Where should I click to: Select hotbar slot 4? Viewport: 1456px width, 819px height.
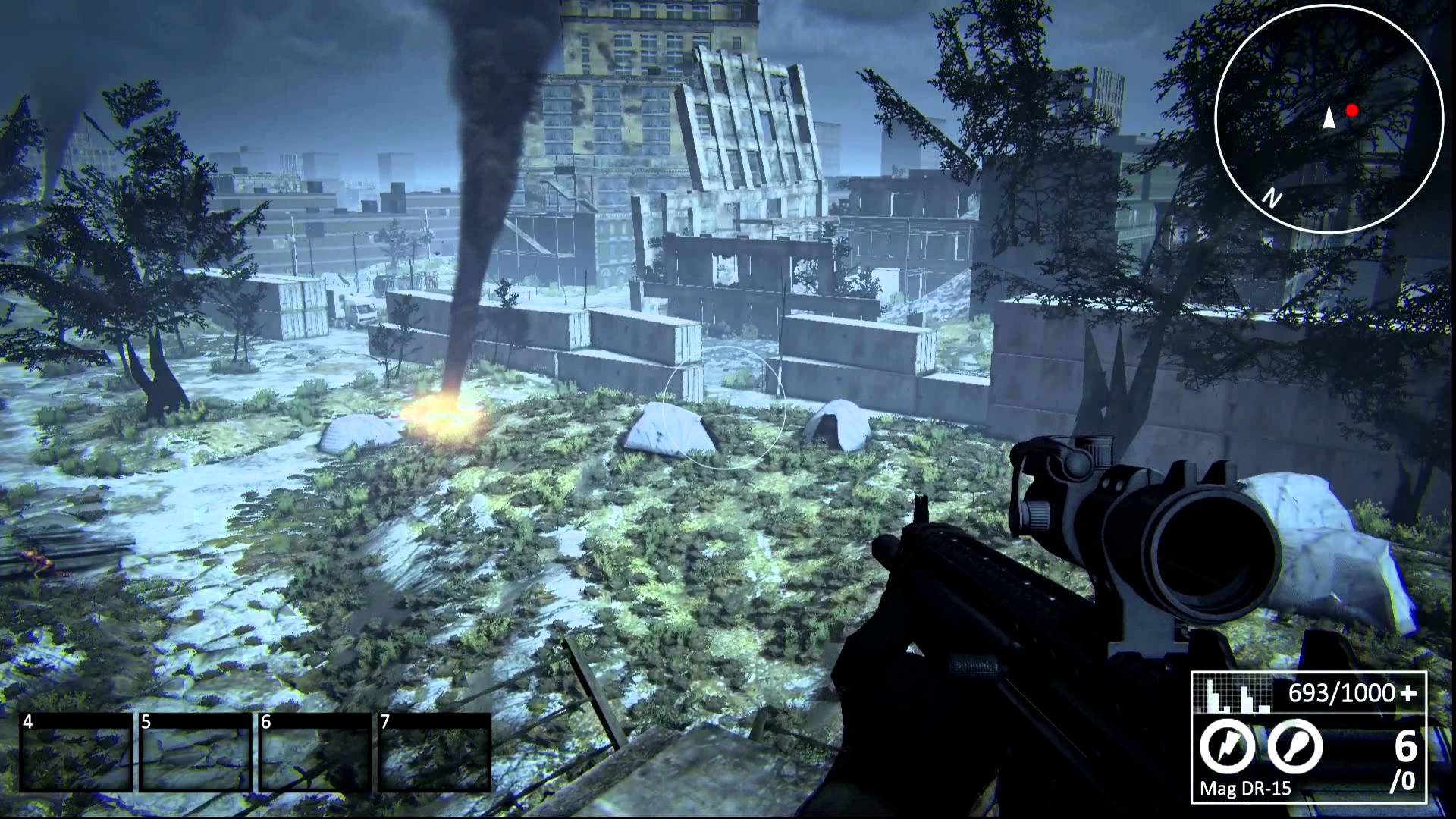[x=76, y=752]
